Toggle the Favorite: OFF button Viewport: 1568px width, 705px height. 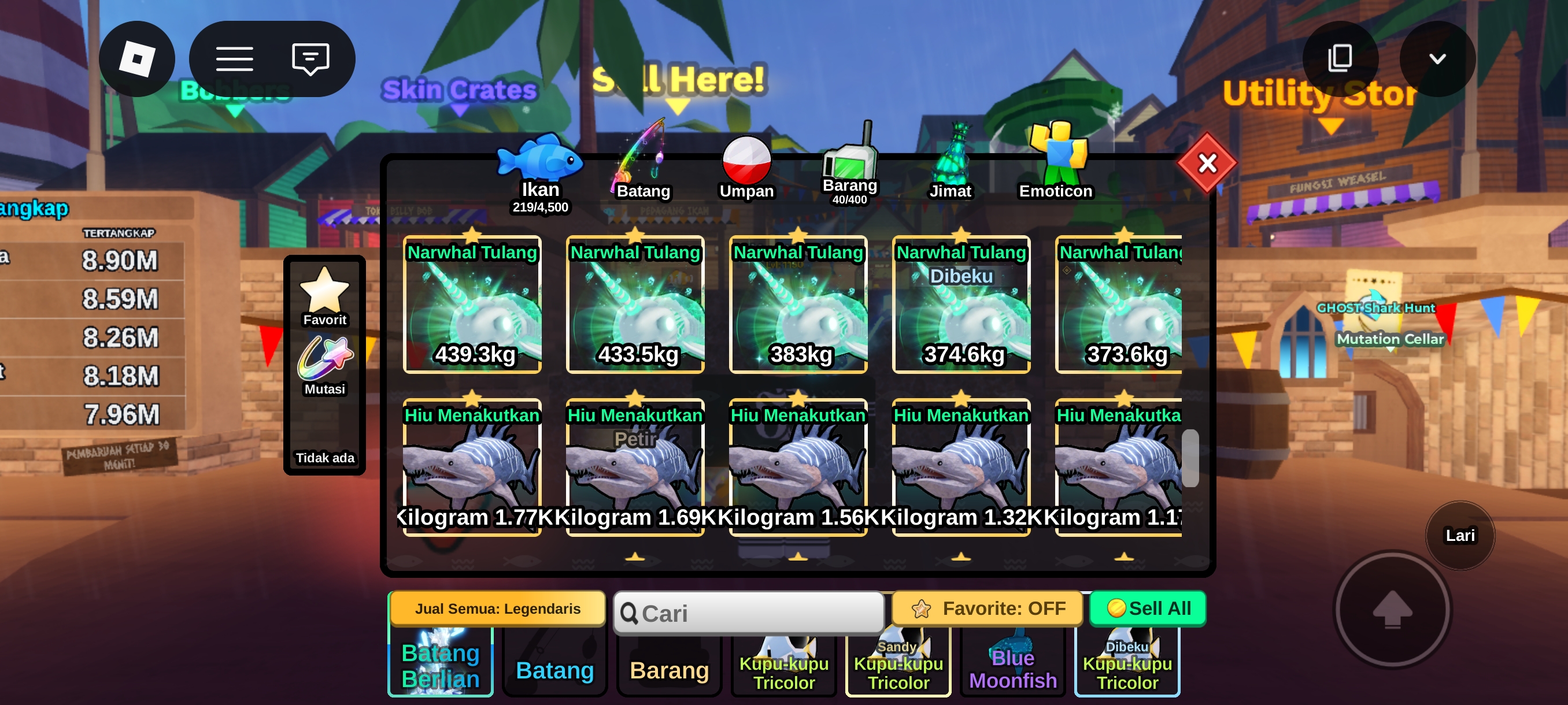click(x=988, y=608)
